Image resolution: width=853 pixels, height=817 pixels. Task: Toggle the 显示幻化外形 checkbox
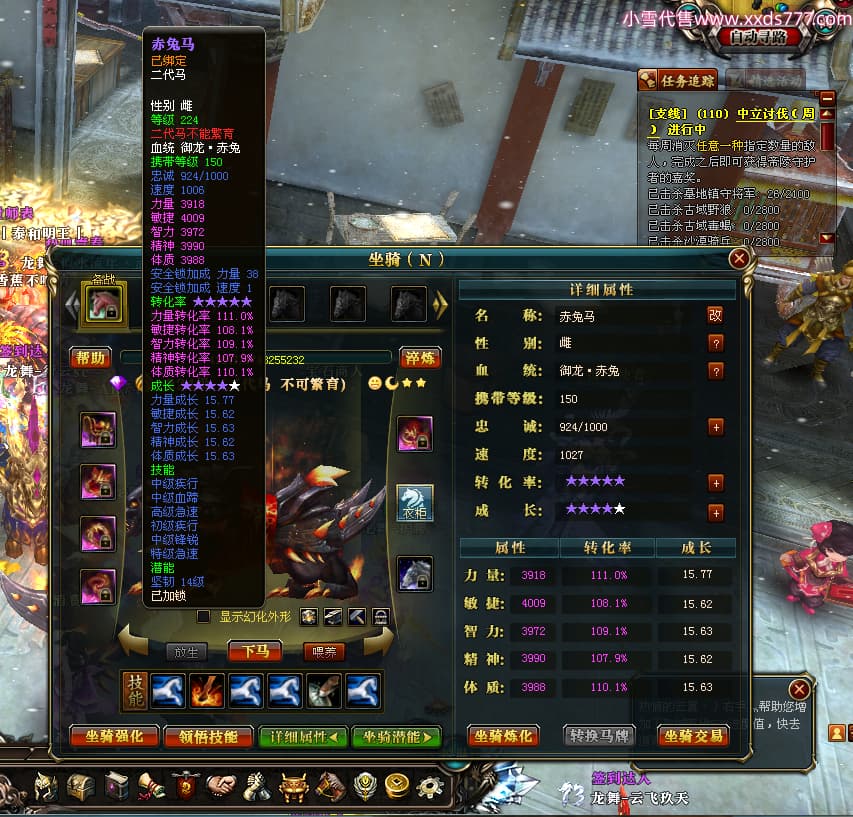point(204,616)
